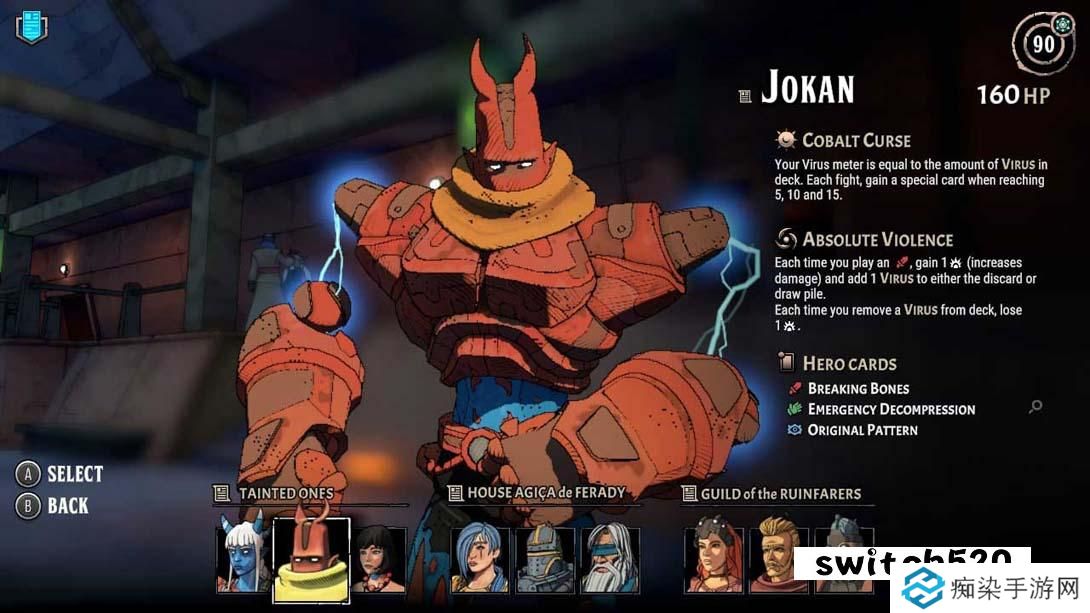Pick the dark-haired woman with red necklace
Screen dimensions: 1090x613
pos(380,560)
